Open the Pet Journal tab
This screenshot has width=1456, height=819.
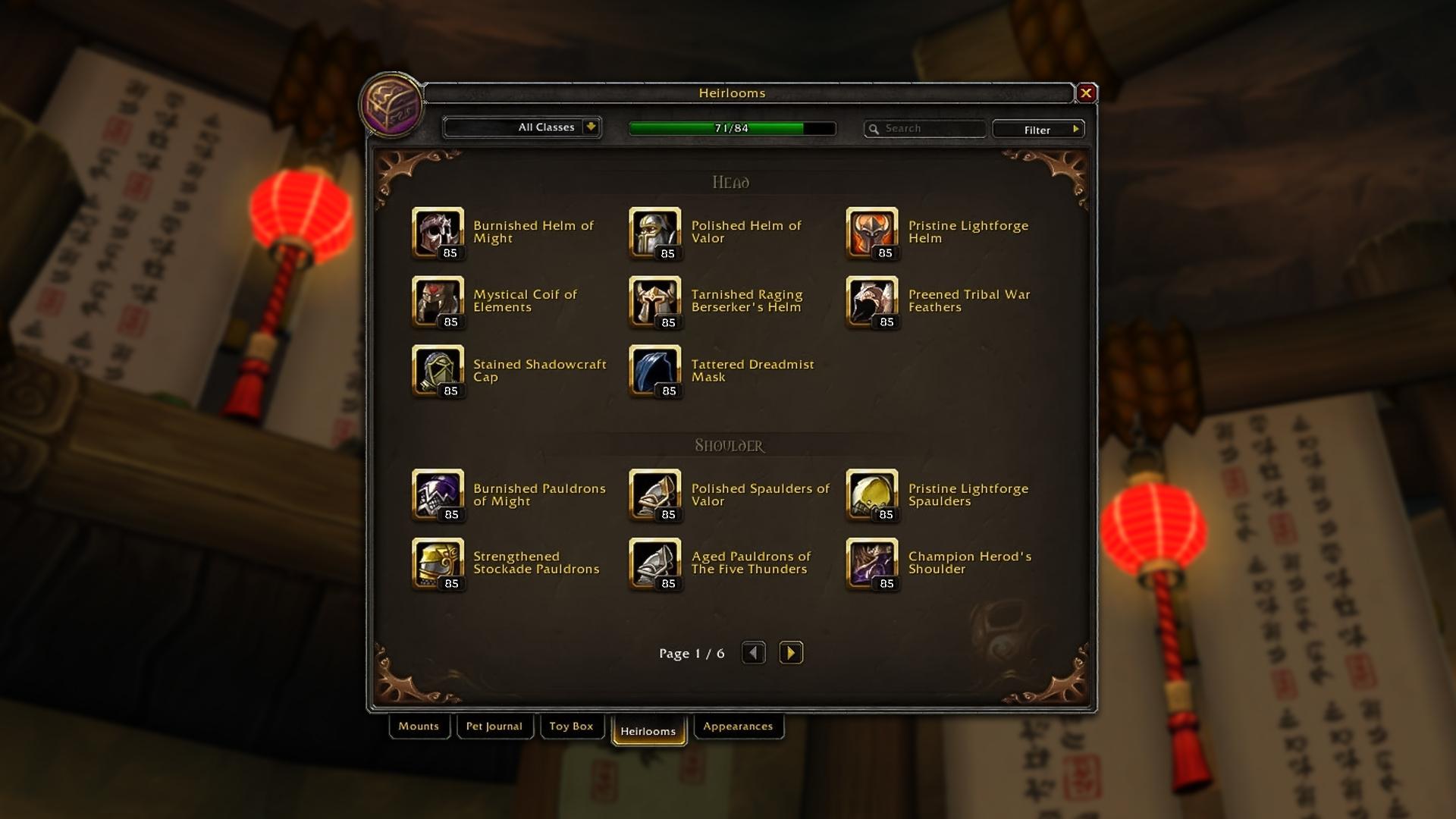coord(494,726)
